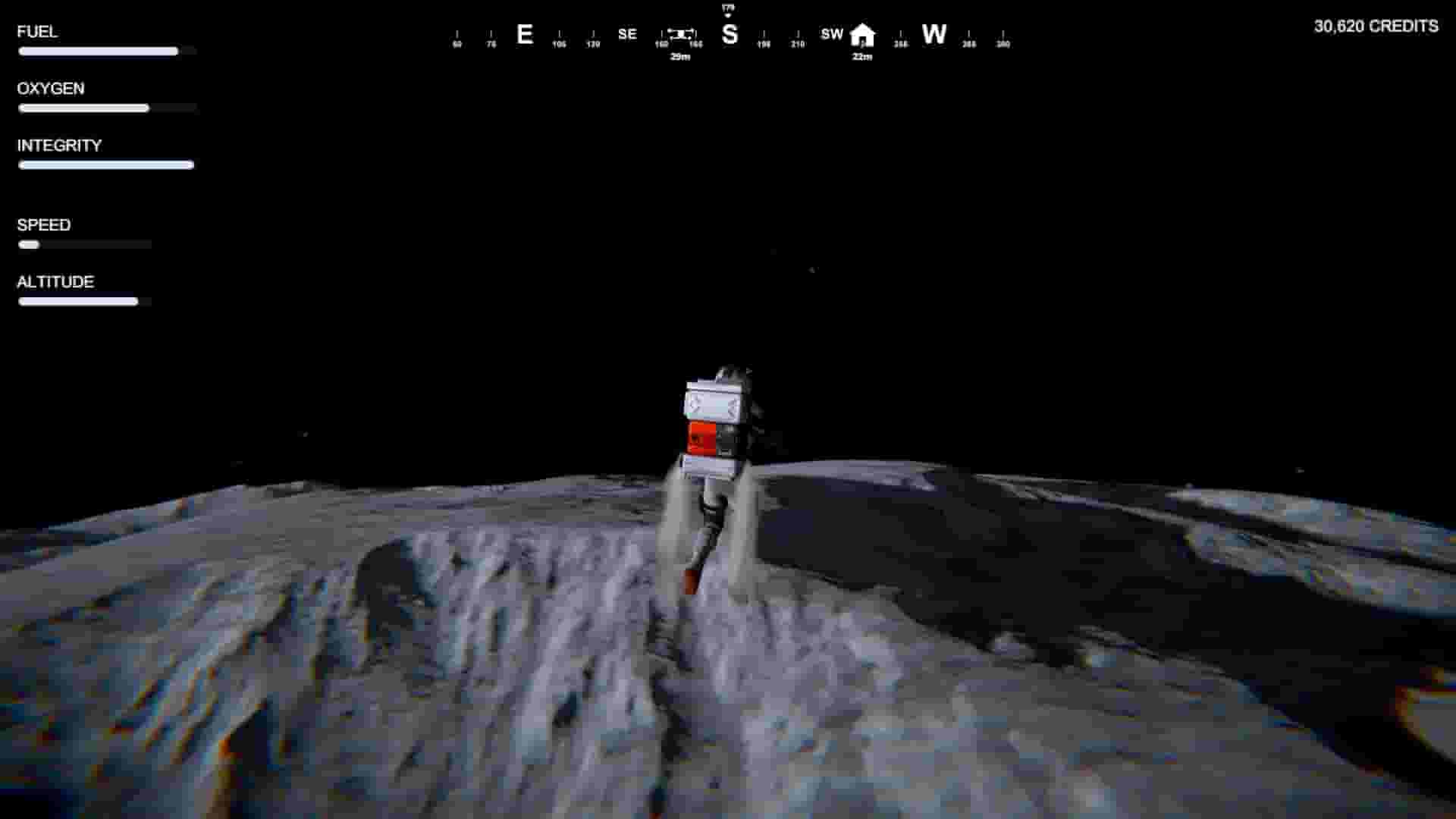Click the W cardinal marker on the compass

pos(934,35)
